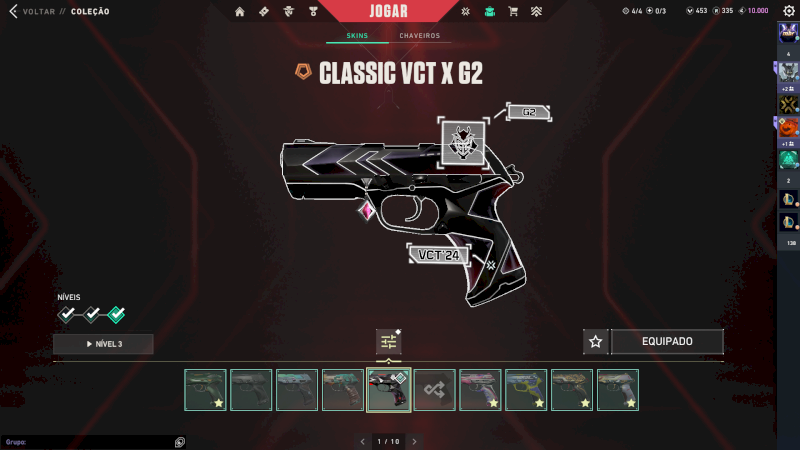This screenshot has width=800, height=450.
Task: Open the filter sliders button
Action: click(389, 342)
